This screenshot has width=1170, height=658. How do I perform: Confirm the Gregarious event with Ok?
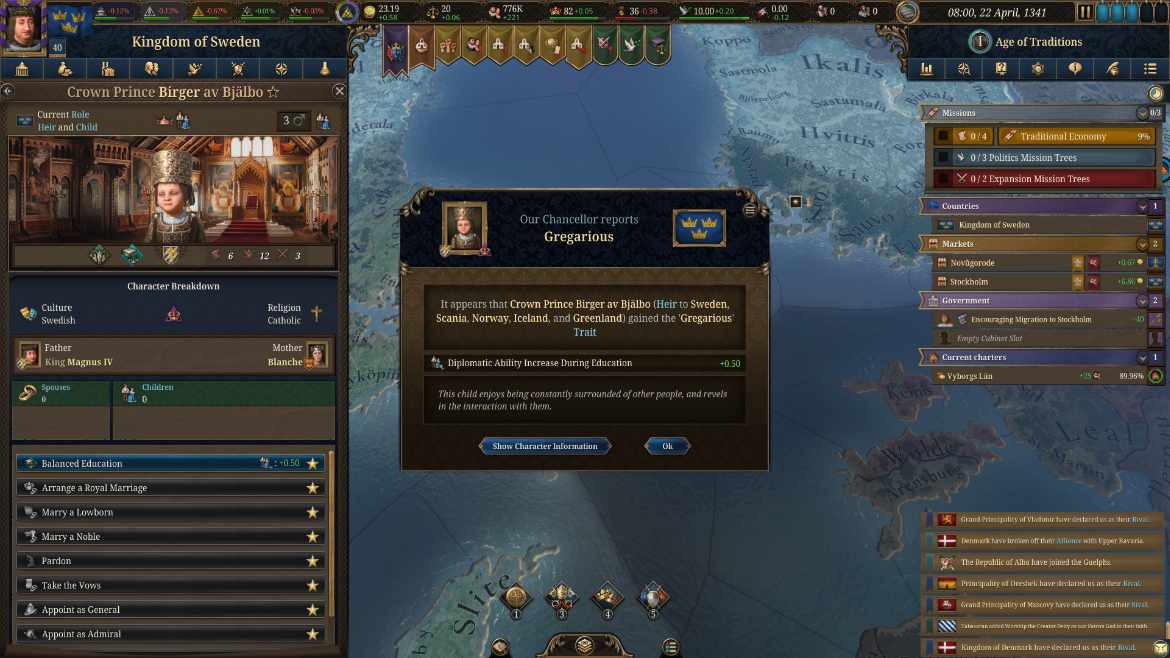point(667,446)
